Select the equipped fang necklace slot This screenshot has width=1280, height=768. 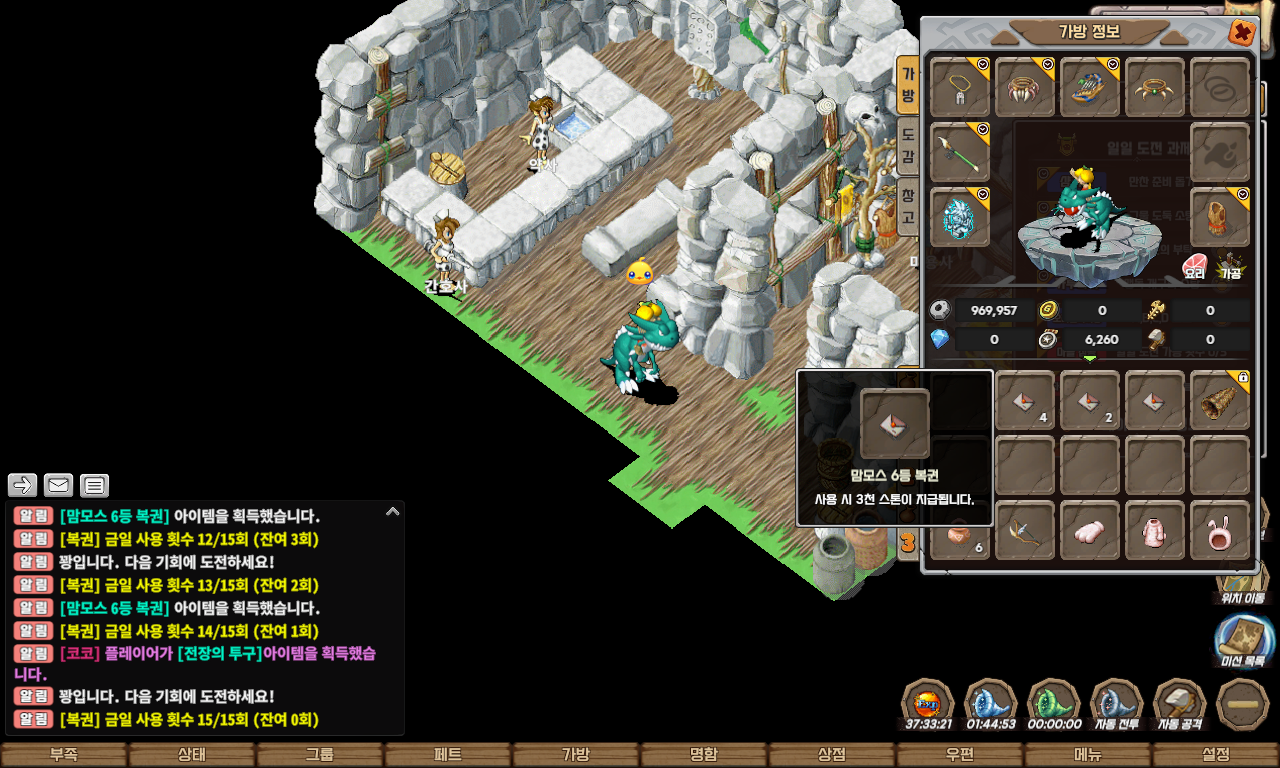(x=1025, y=87)
